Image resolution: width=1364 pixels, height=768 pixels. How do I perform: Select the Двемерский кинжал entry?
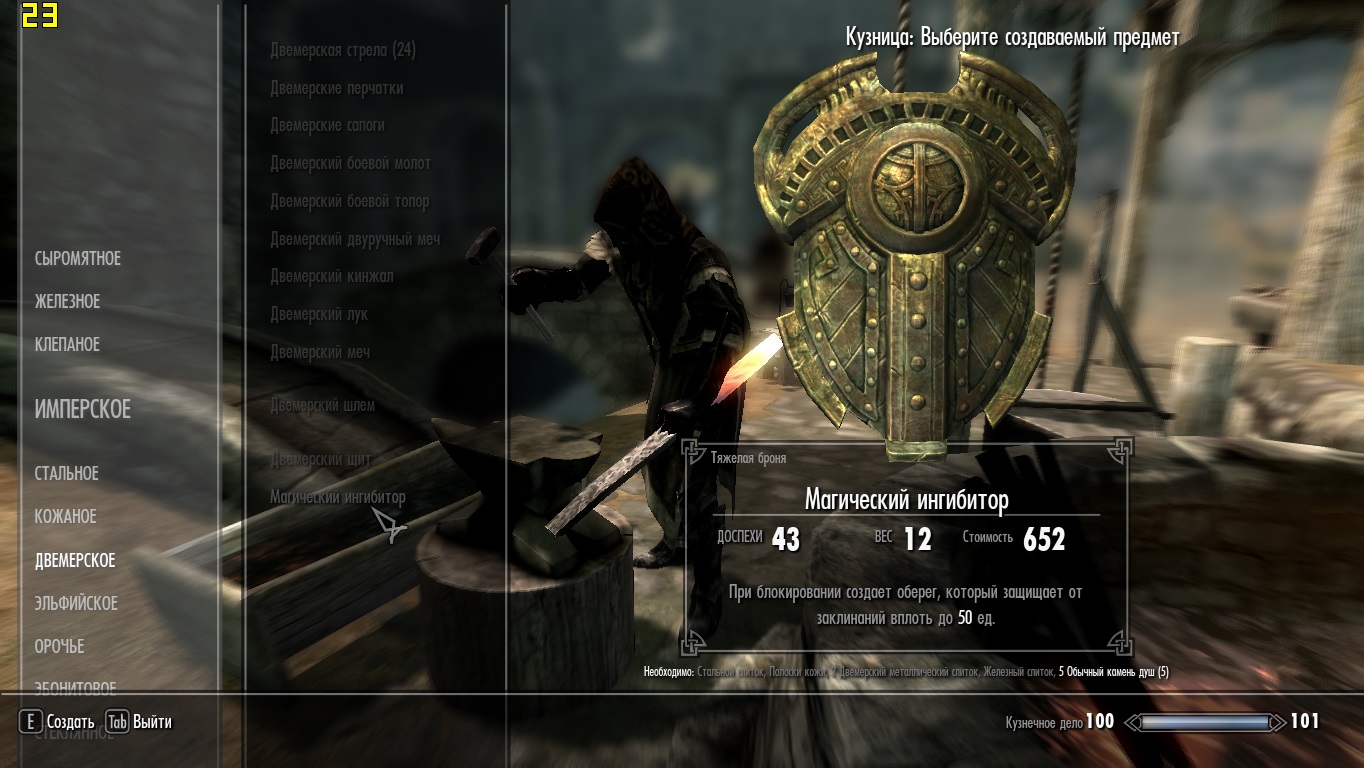(332, 277)
